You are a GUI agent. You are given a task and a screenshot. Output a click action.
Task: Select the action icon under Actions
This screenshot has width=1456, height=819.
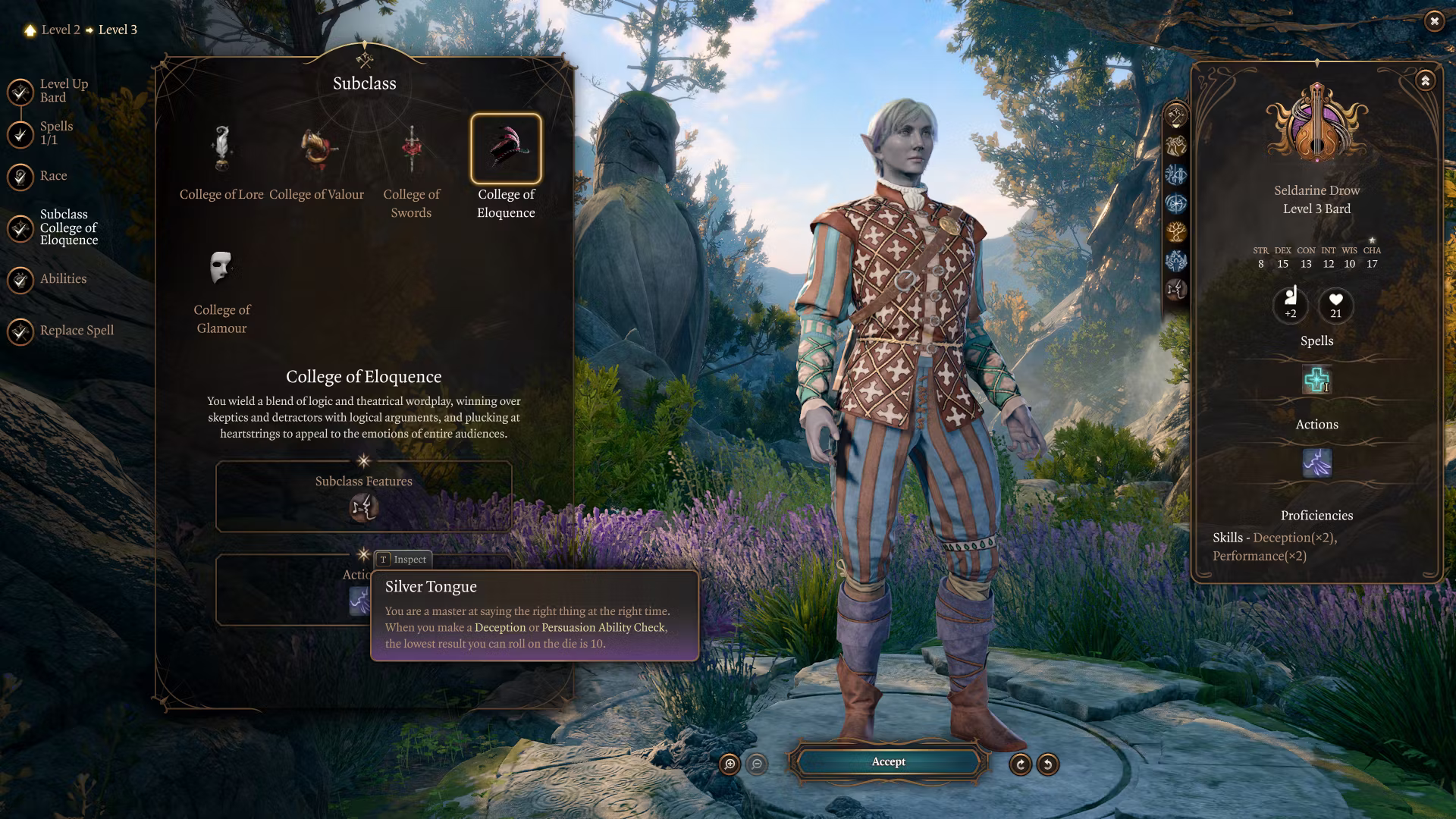[1316, 463]
